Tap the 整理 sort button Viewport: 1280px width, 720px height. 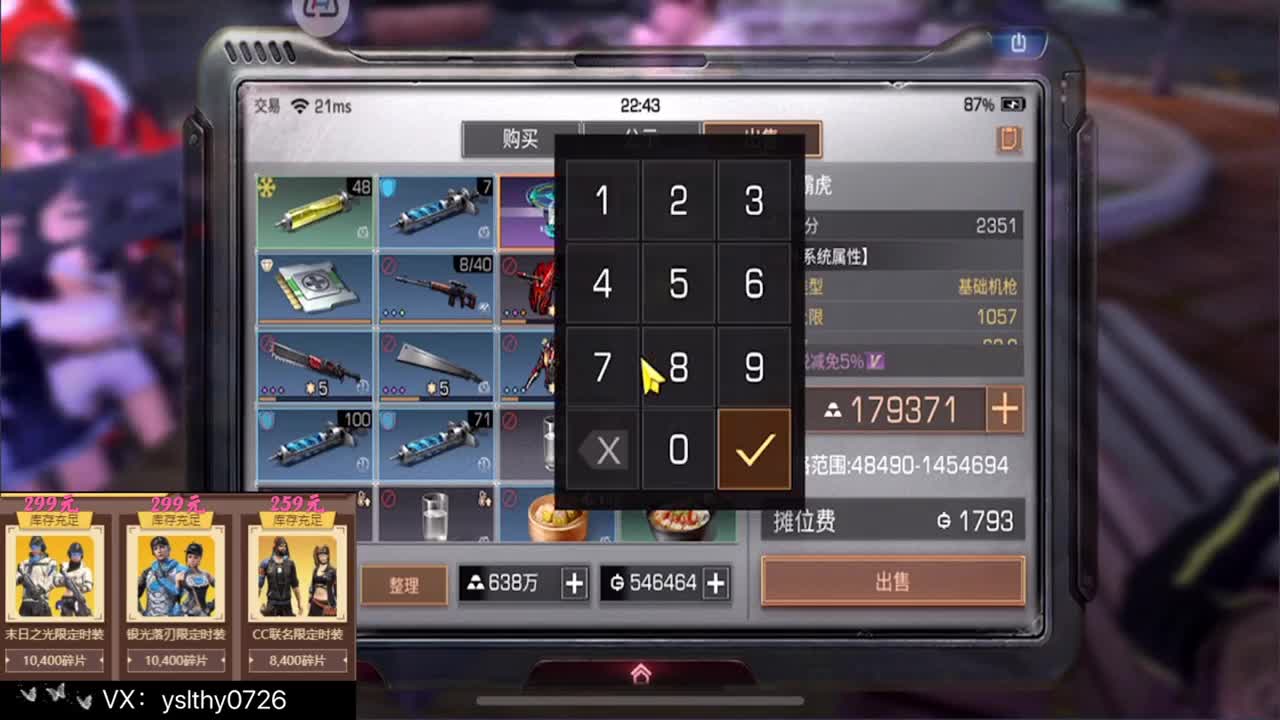tap(403, 584)
